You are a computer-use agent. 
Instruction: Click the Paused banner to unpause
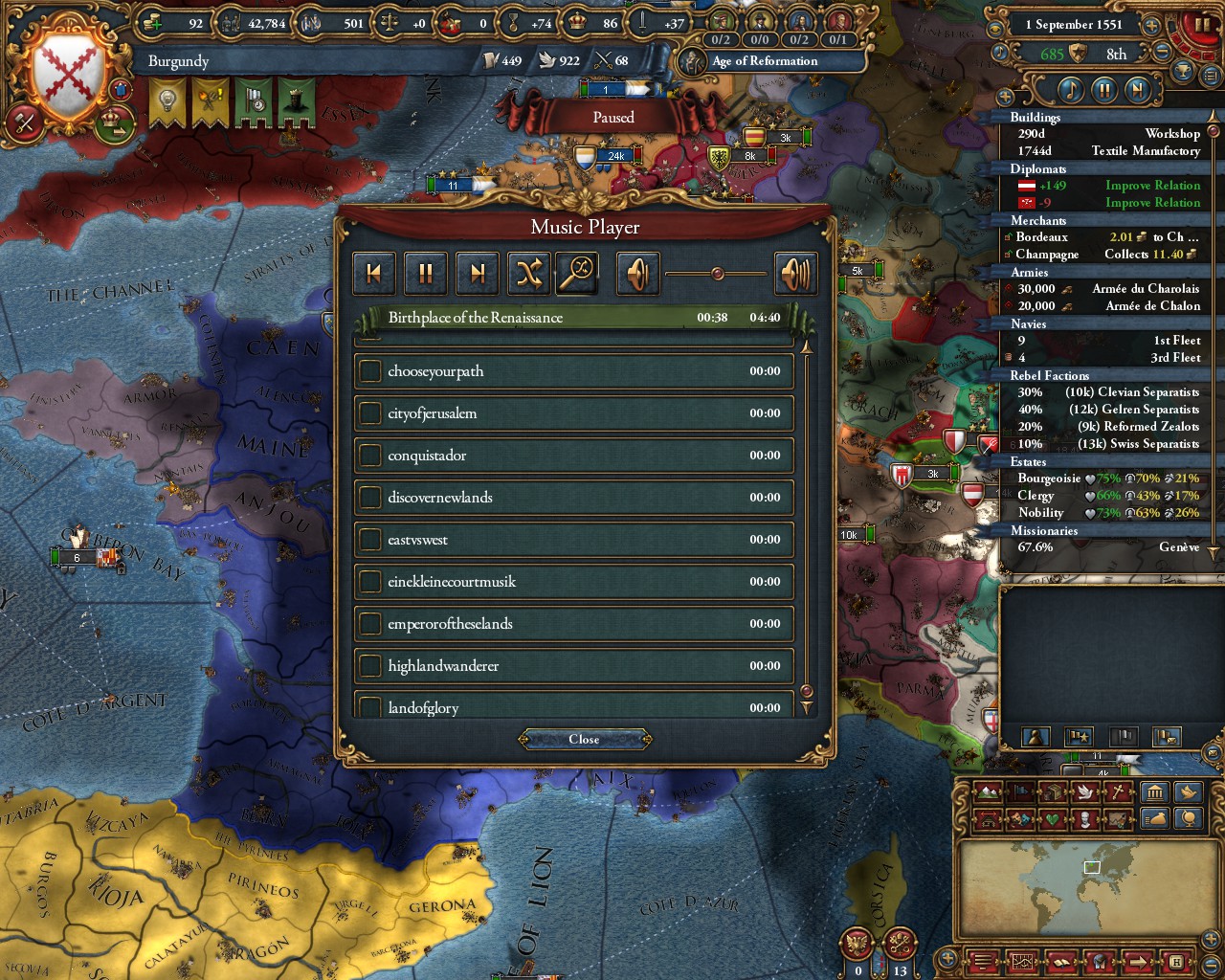click(612, 117)
